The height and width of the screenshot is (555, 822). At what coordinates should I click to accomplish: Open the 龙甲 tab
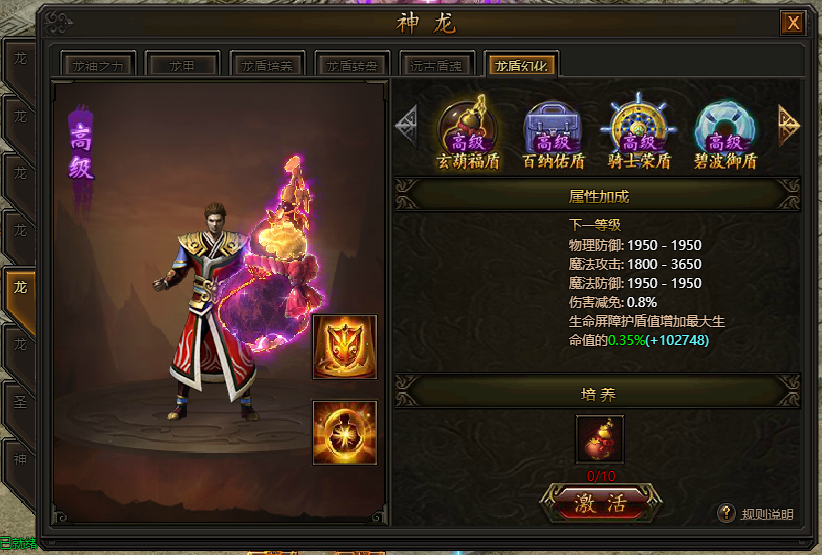pos(181,65)
